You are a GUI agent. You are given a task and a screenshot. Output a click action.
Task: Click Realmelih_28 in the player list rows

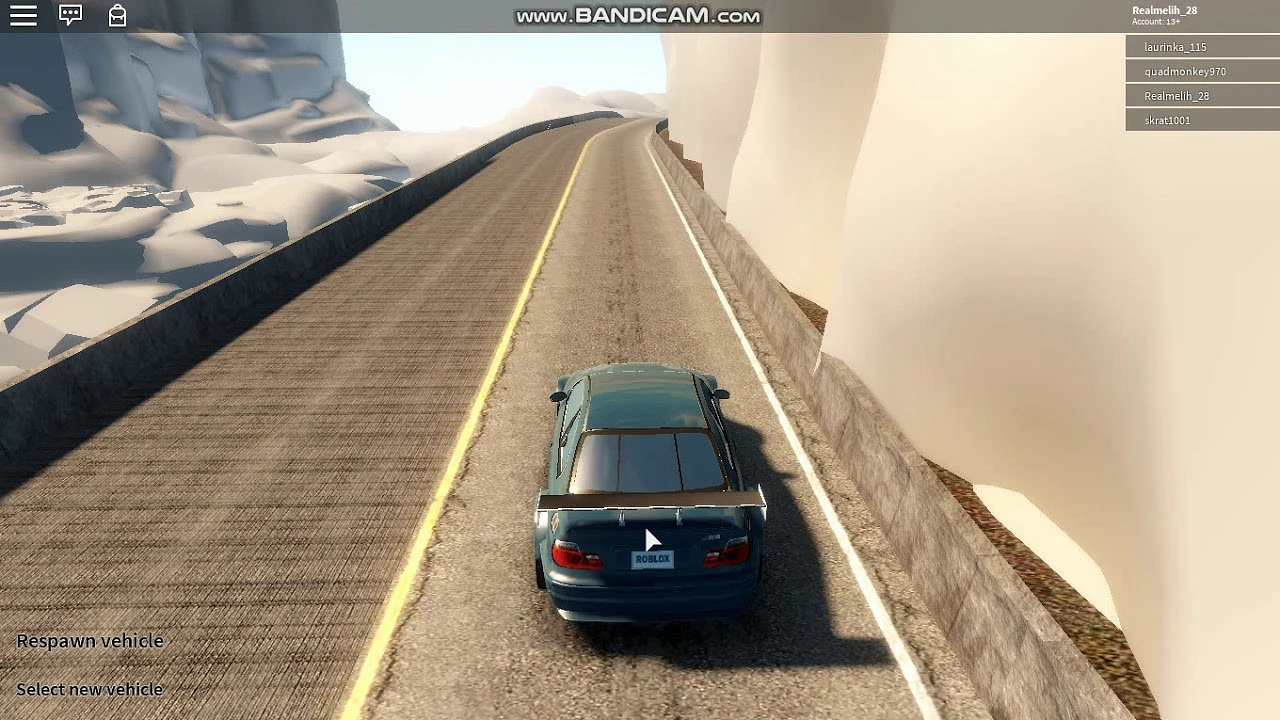pos(1200,96)
